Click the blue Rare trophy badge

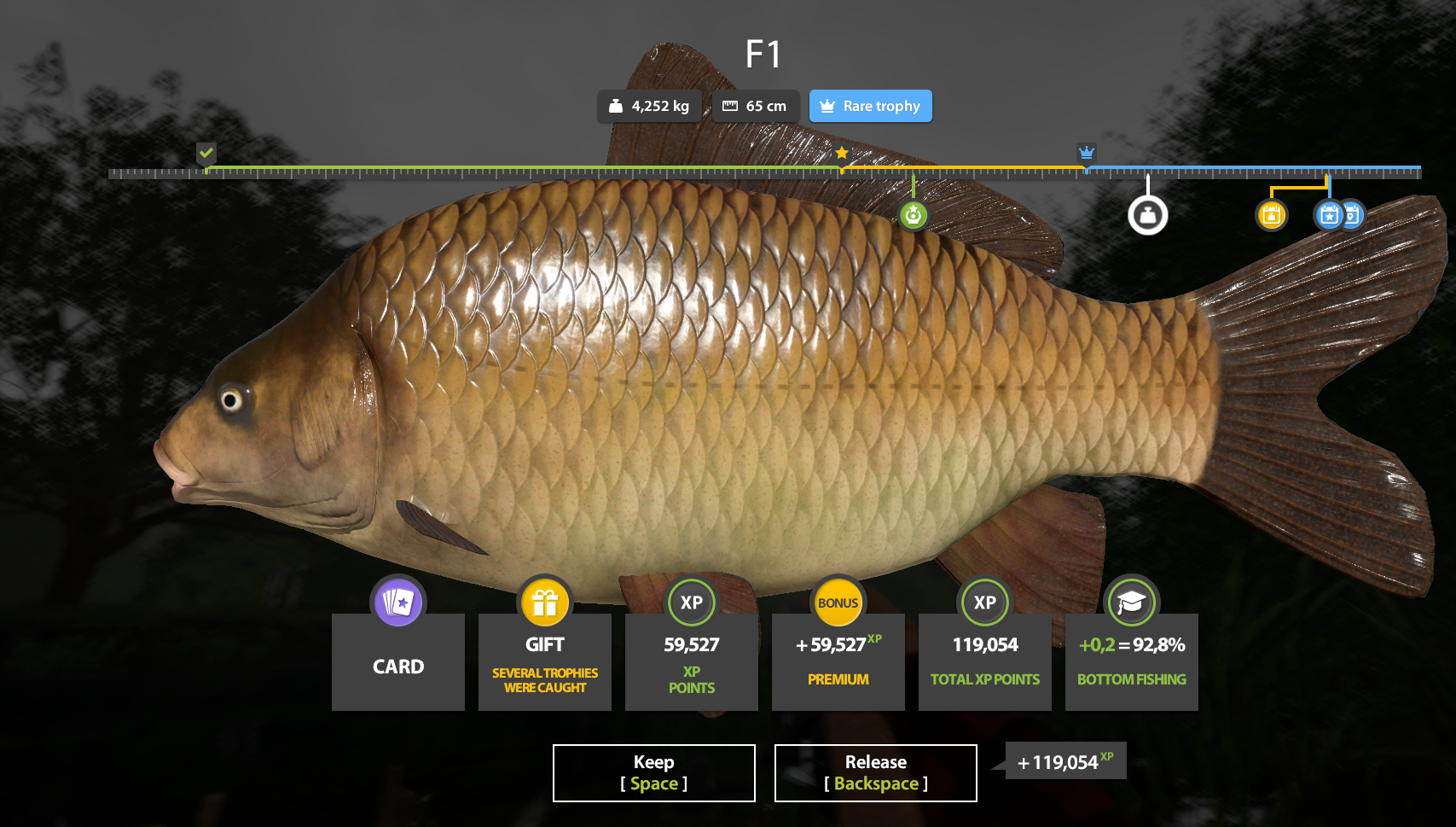(x=870, y=106)
